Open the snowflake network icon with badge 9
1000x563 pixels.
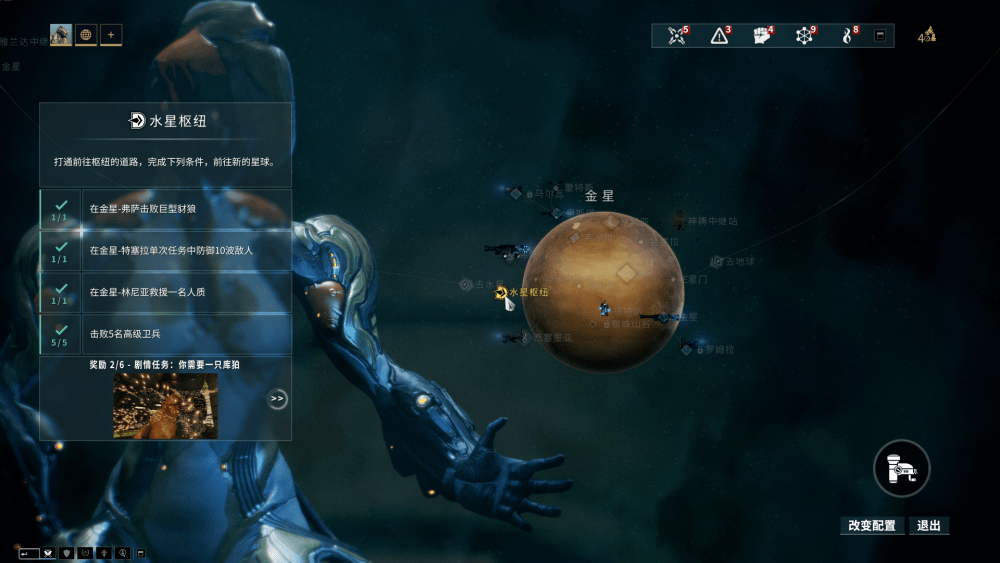tap(805, 36)
